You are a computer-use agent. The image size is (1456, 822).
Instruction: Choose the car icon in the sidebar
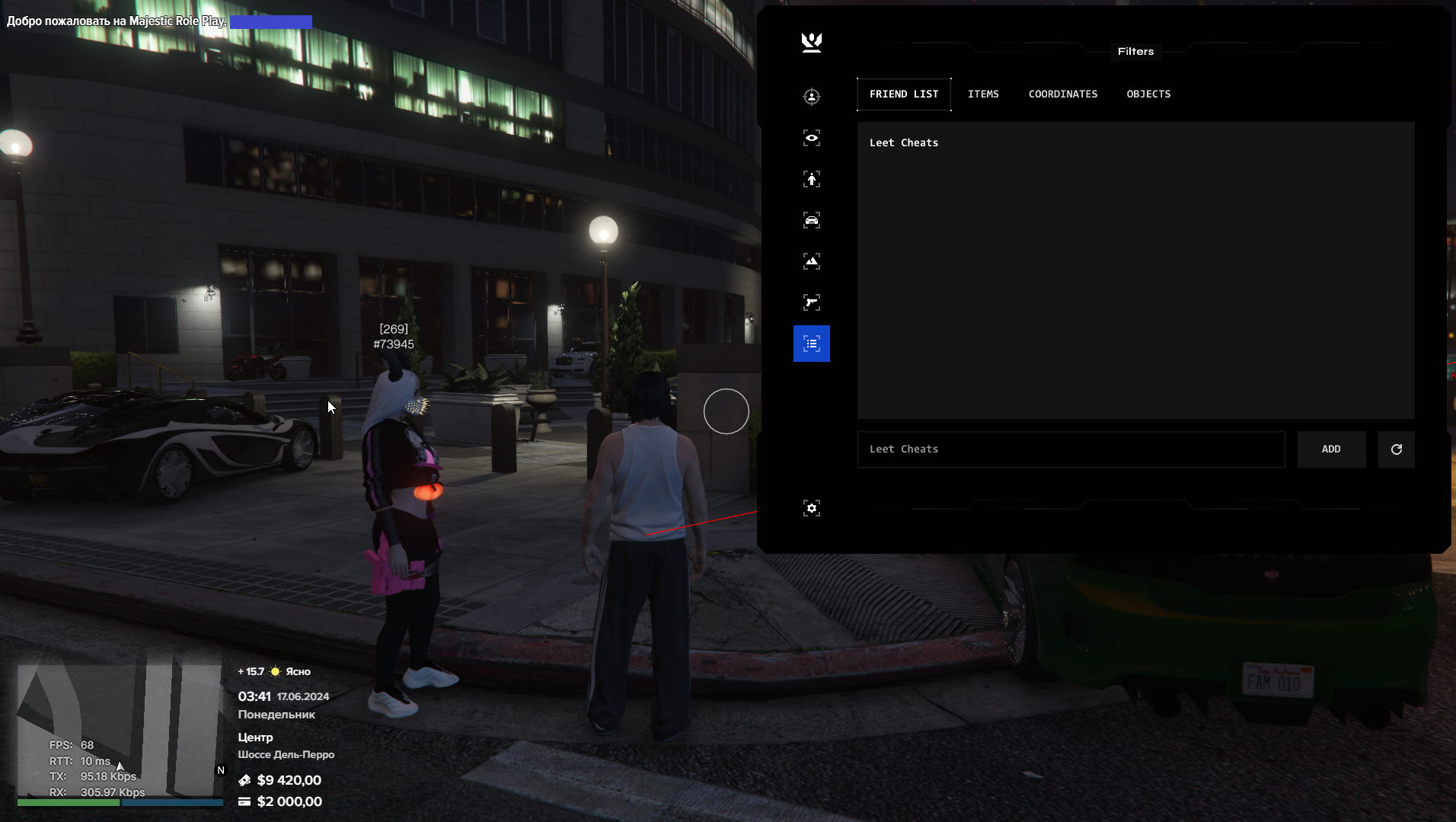tap(812, 220)
